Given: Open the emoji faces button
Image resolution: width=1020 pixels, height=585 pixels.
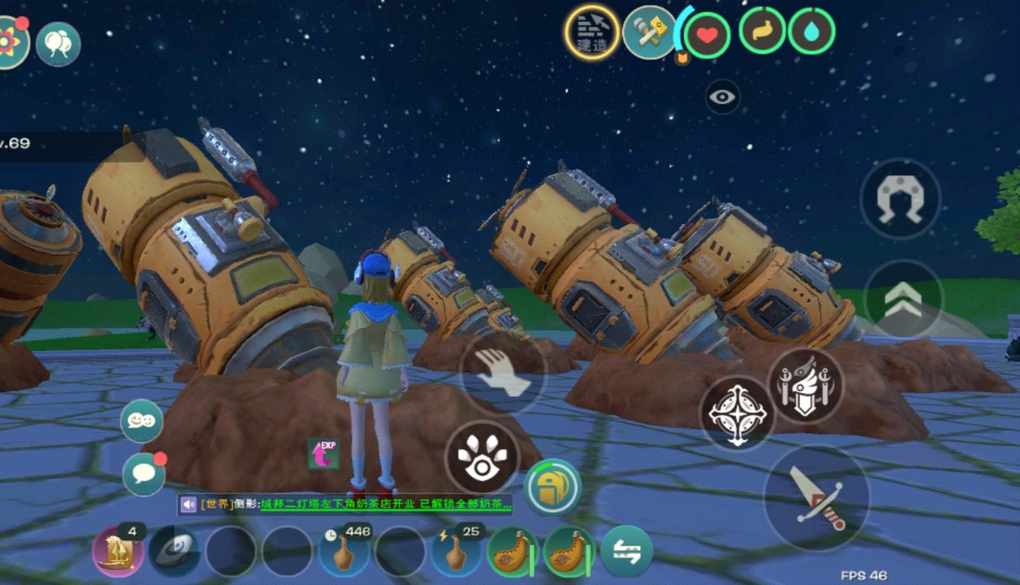Looking at the screenshot, I should click(x=142, y=421).
